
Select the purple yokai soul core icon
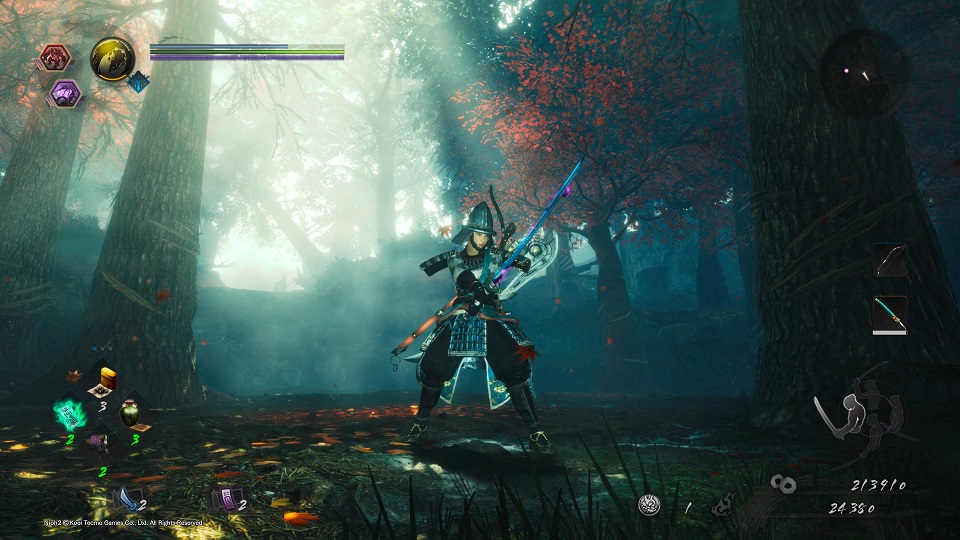66,93
